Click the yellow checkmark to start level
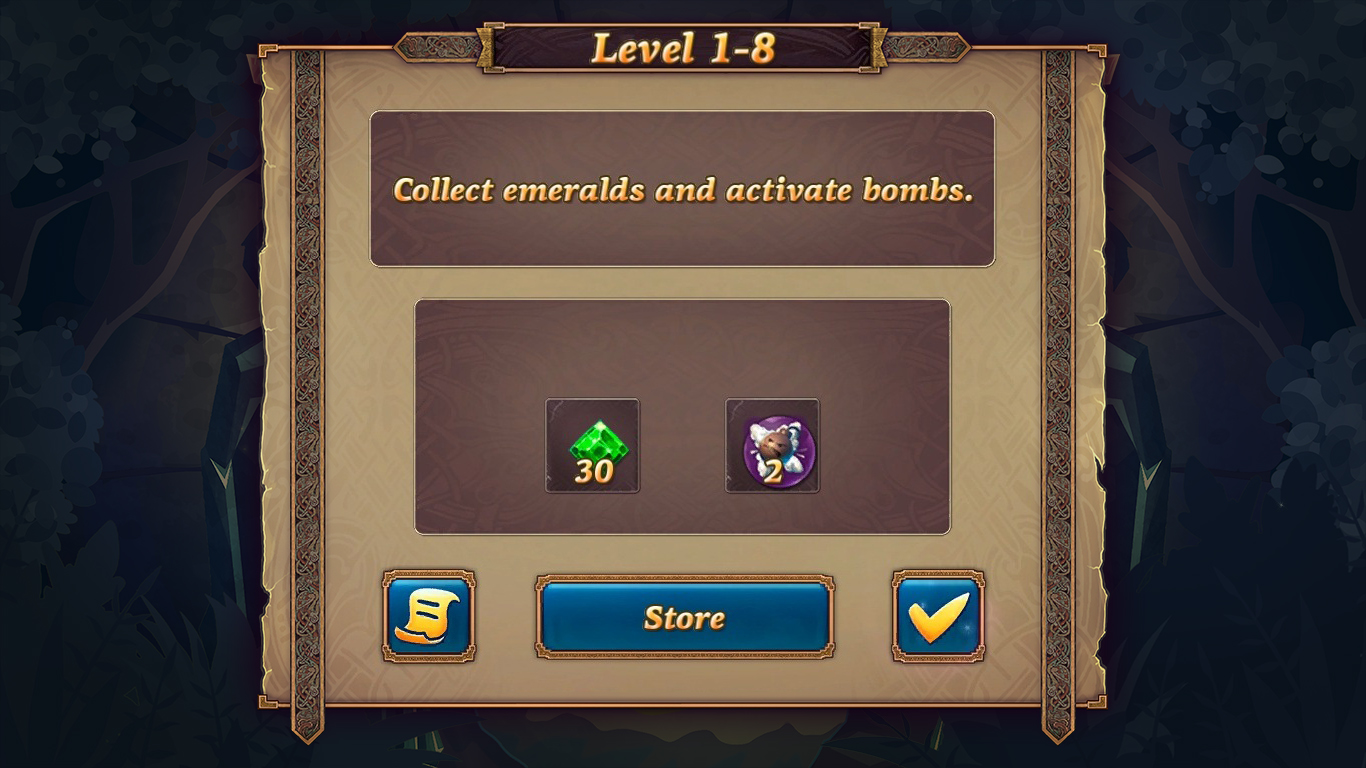This screenshot has height=768, width=1366. coord(937,617)
